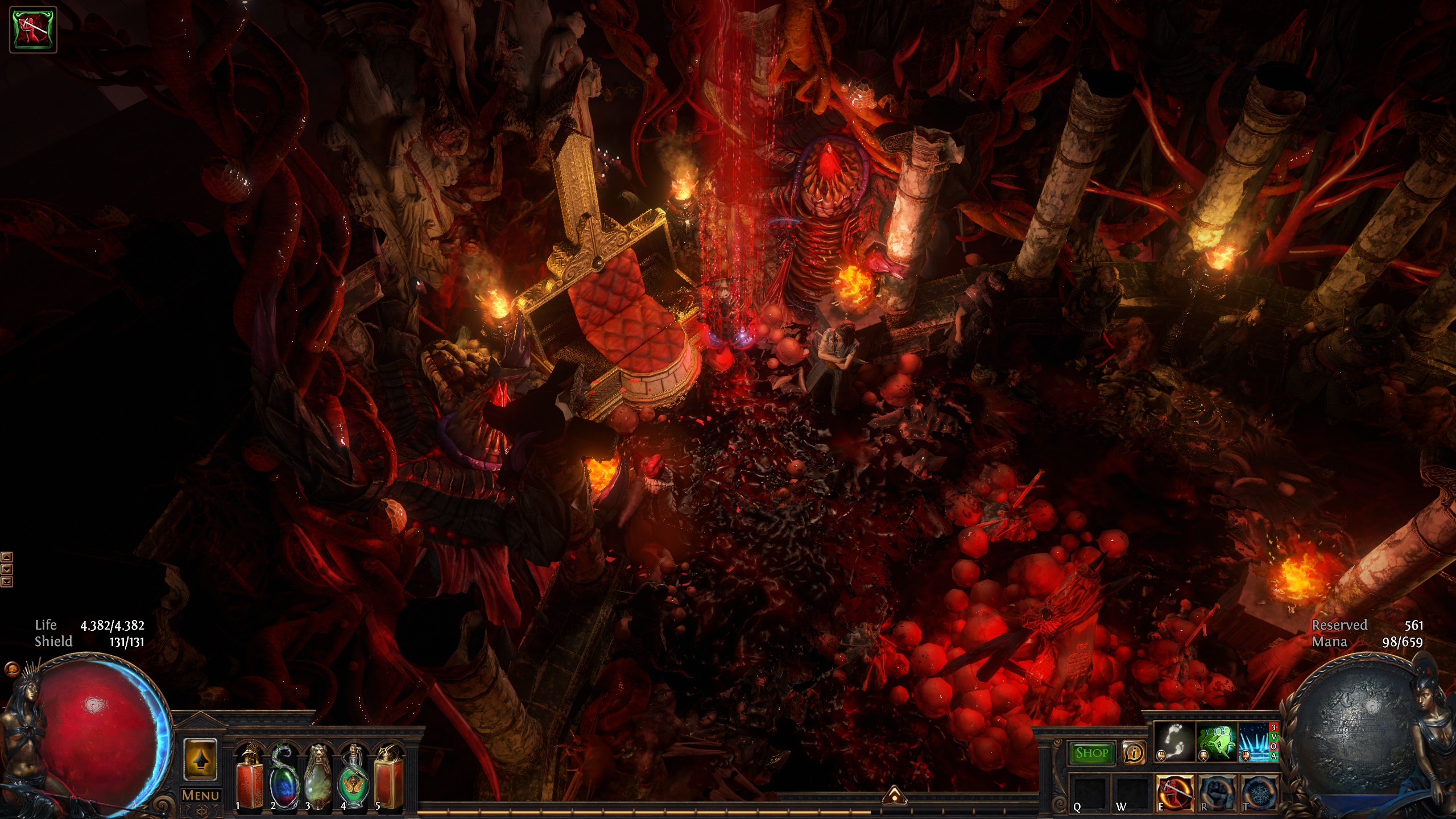Click the orange info speech bubble icon
Screen dimensions: 1456x819
click(1134, 753)
